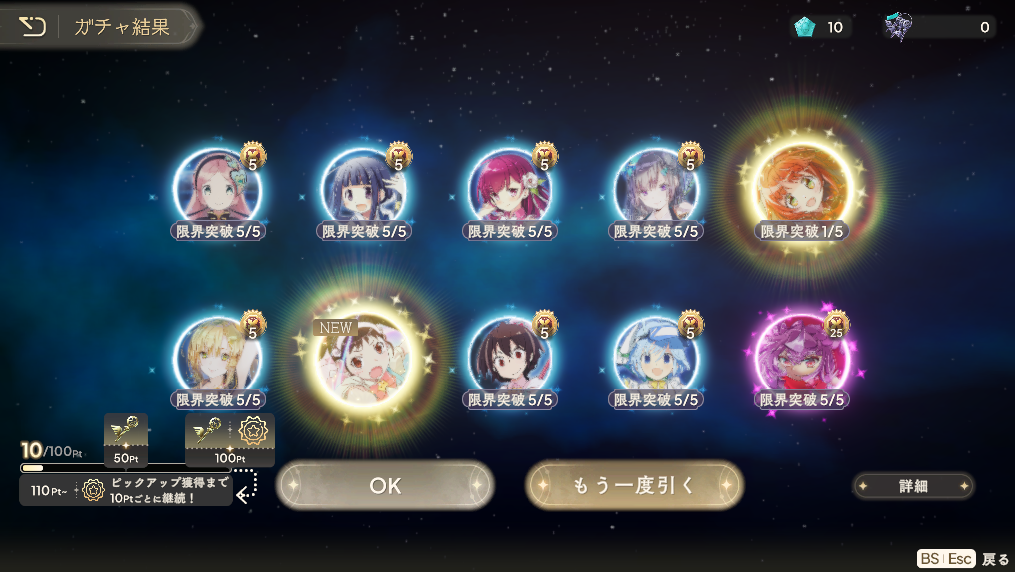1015x572 pixels.
Task: Open the 詳細 details button
Action: (913, 486)
